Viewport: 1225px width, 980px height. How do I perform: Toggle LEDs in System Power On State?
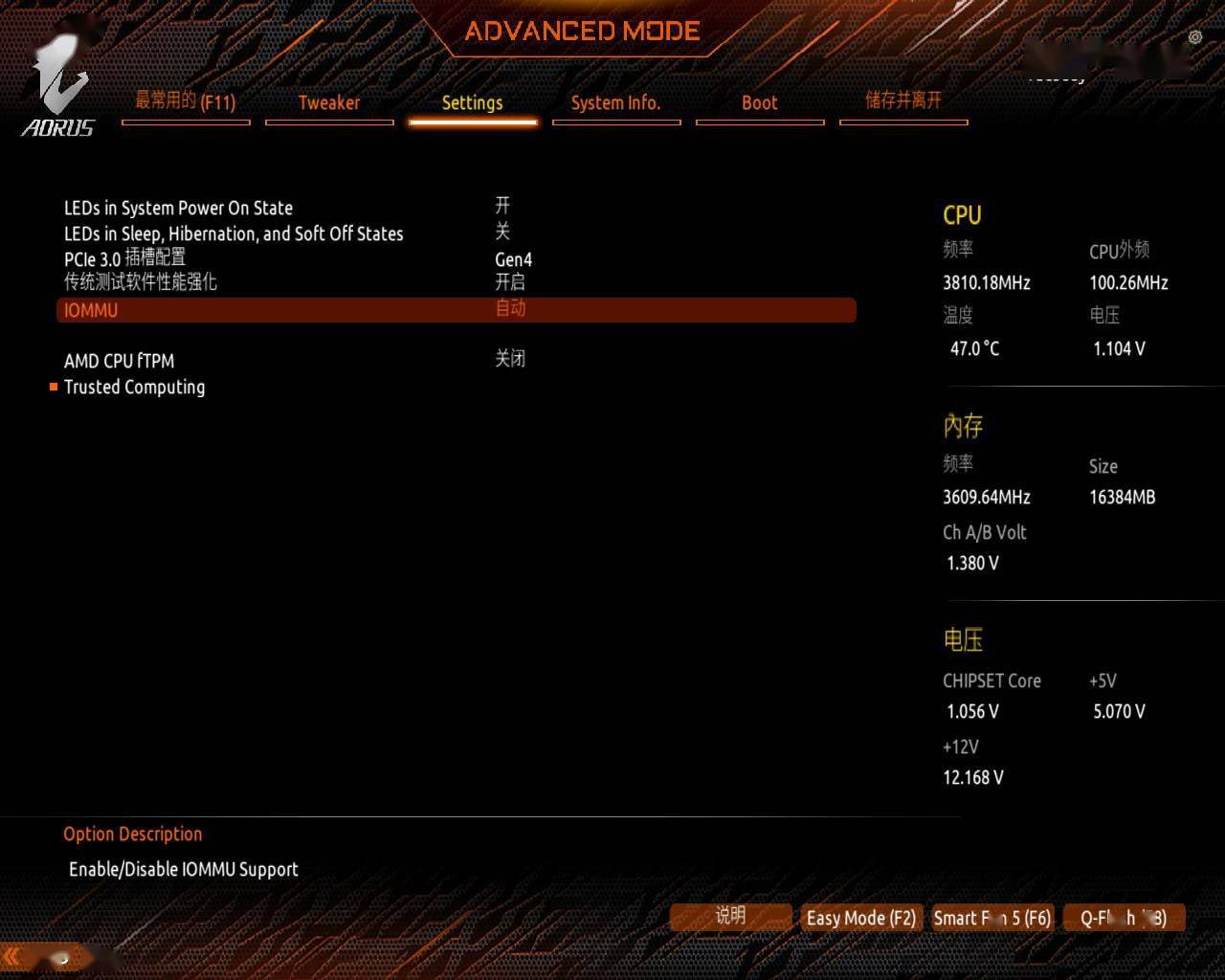click(501, 207)
